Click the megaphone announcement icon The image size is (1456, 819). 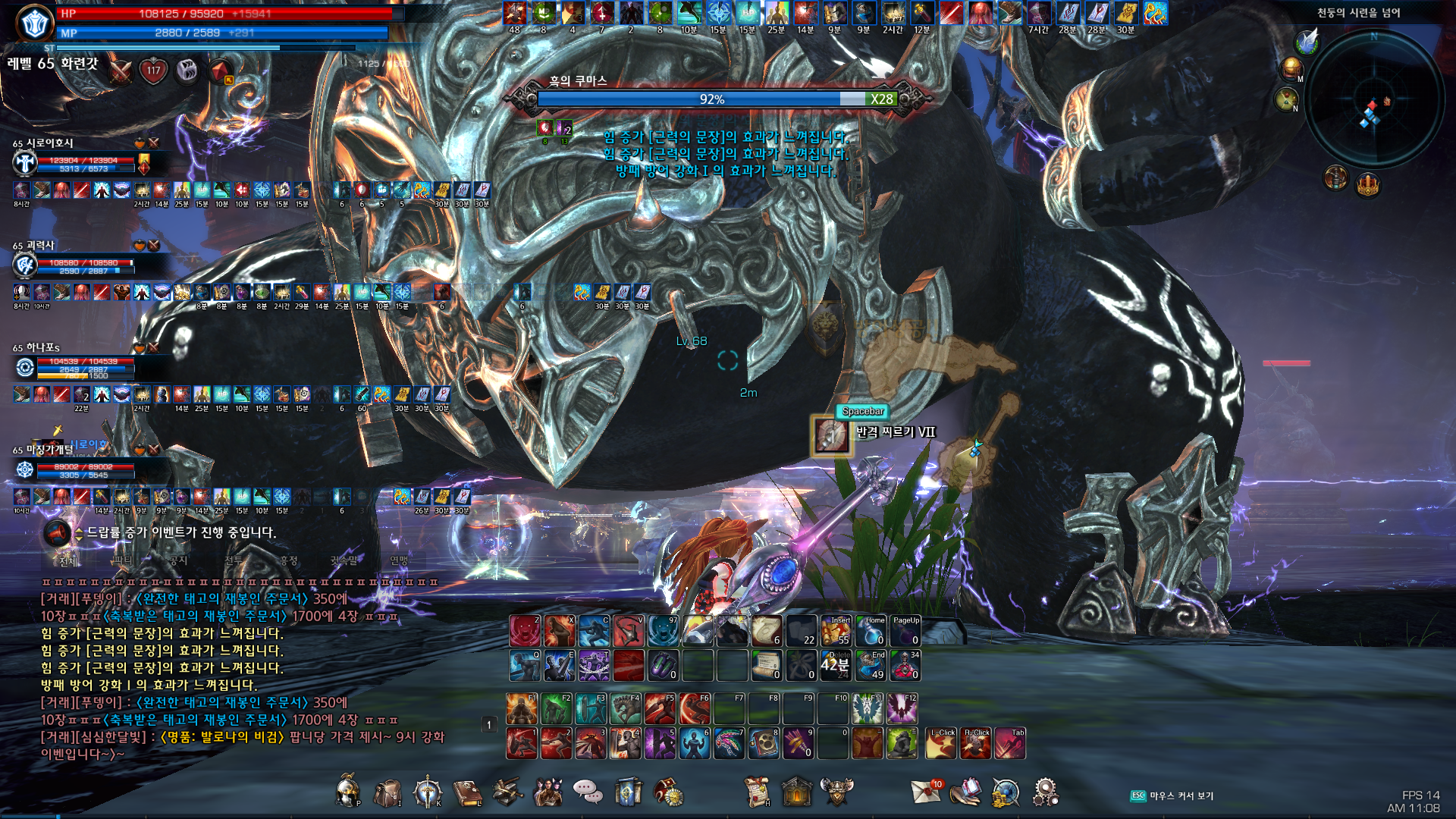pyautogui.click(x=57, y=533)
